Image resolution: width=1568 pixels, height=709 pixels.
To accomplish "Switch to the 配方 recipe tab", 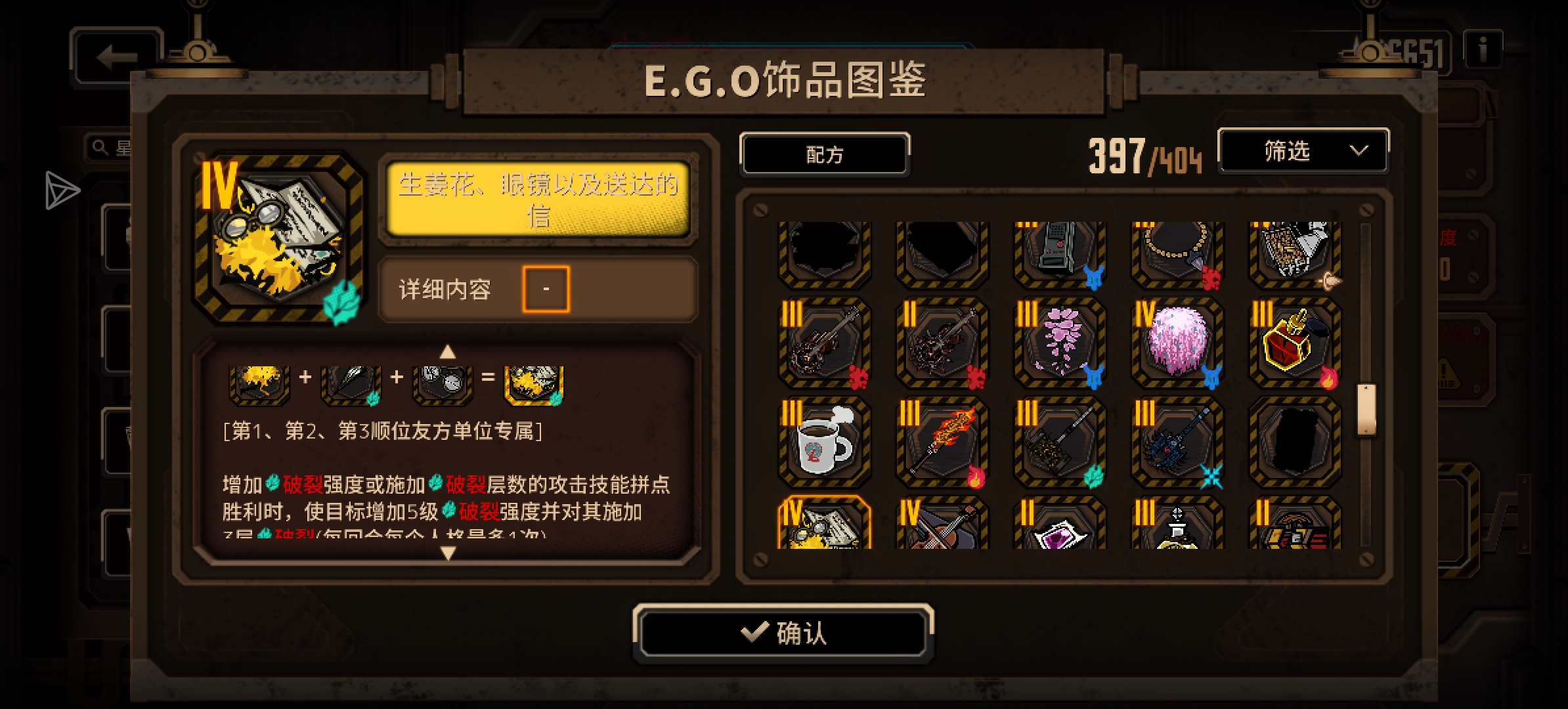I will click(825, 153).
